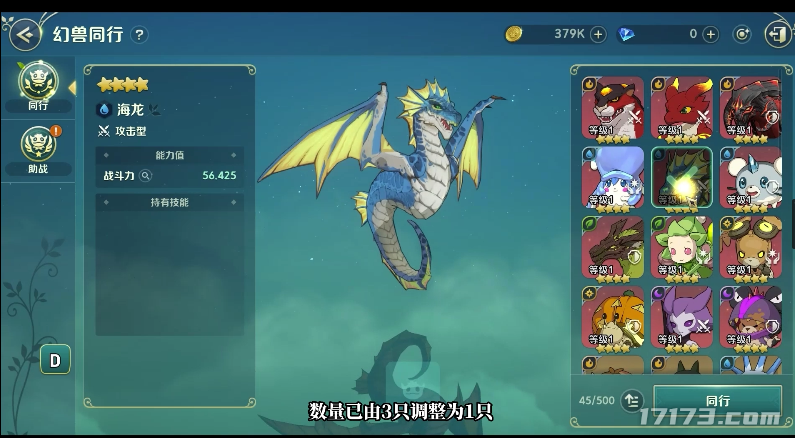The height and width of the screenshot is (438, 795).
Task: Choose the black lava beast pet card
Action: (749, 107)
